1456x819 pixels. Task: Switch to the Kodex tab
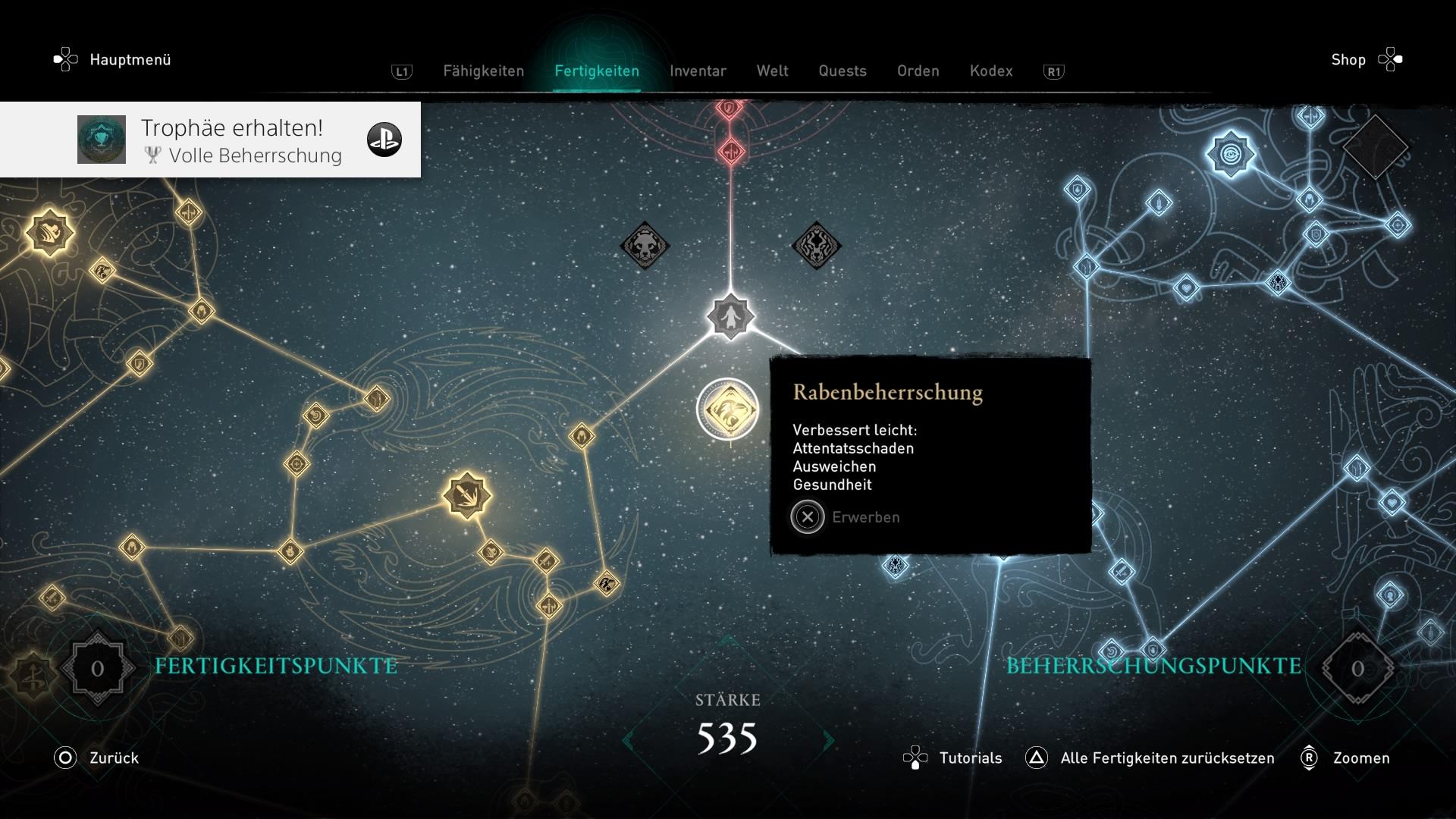[x=990, y=71]
